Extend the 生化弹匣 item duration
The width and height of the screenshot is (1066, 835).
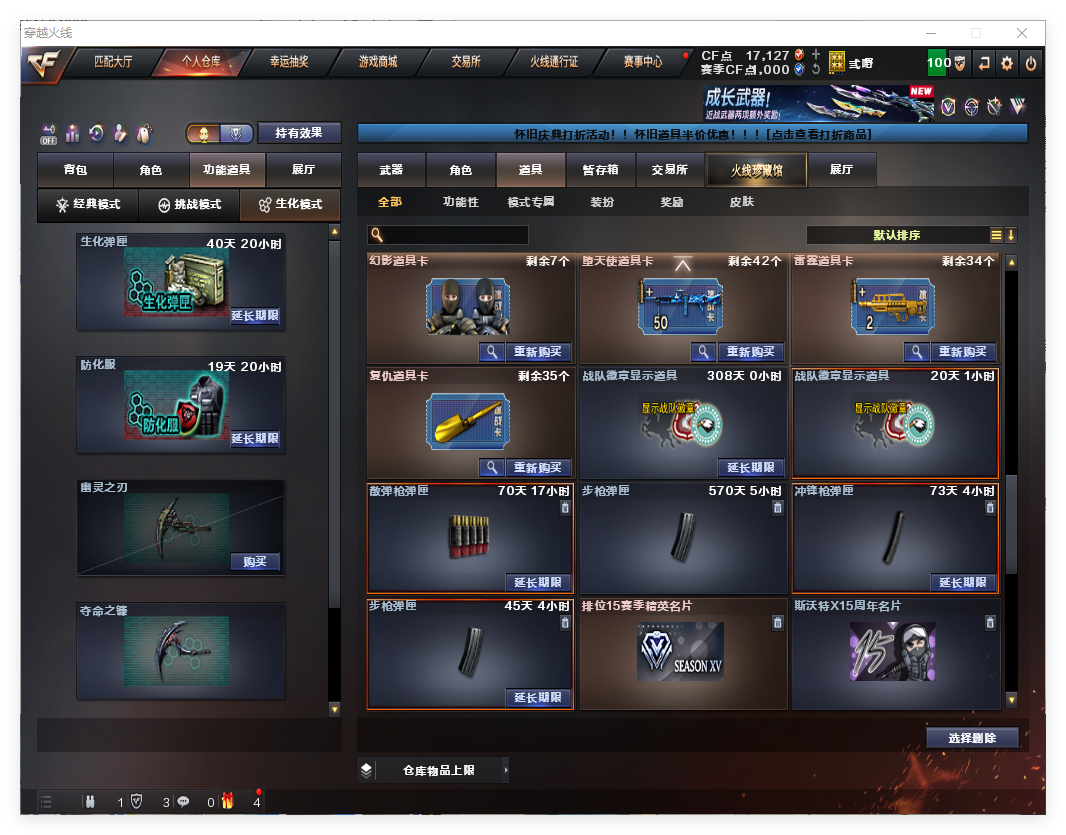(255, 316)
